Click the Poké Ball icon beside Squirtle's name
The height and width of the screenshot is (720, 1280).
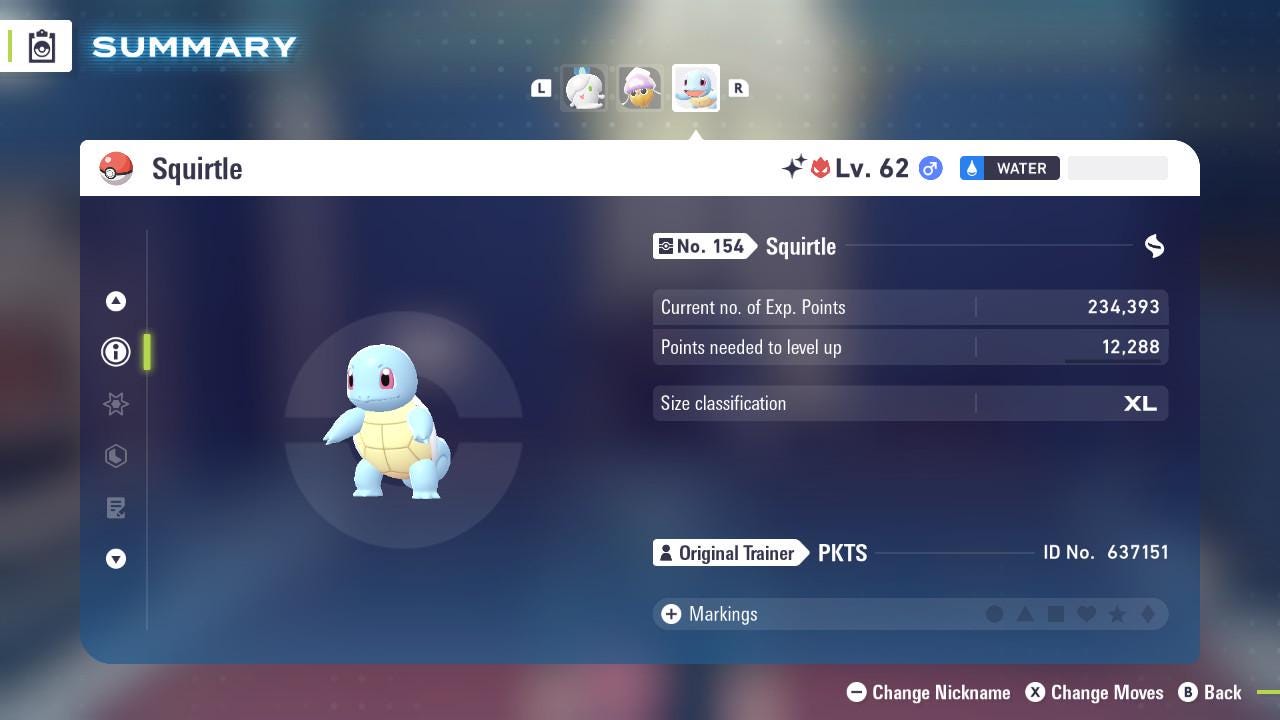117,168
